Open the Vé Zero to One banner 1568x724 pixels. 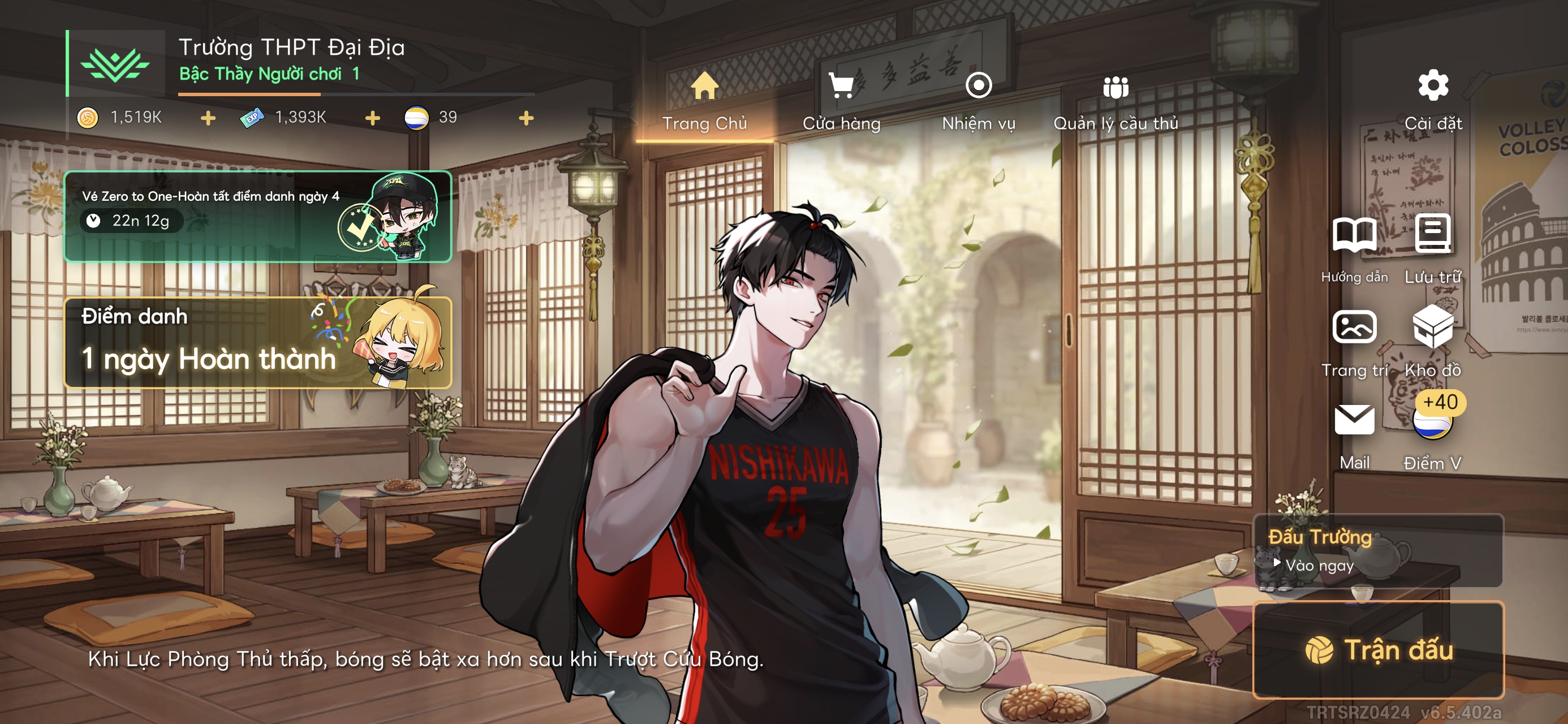coord(257,216)
